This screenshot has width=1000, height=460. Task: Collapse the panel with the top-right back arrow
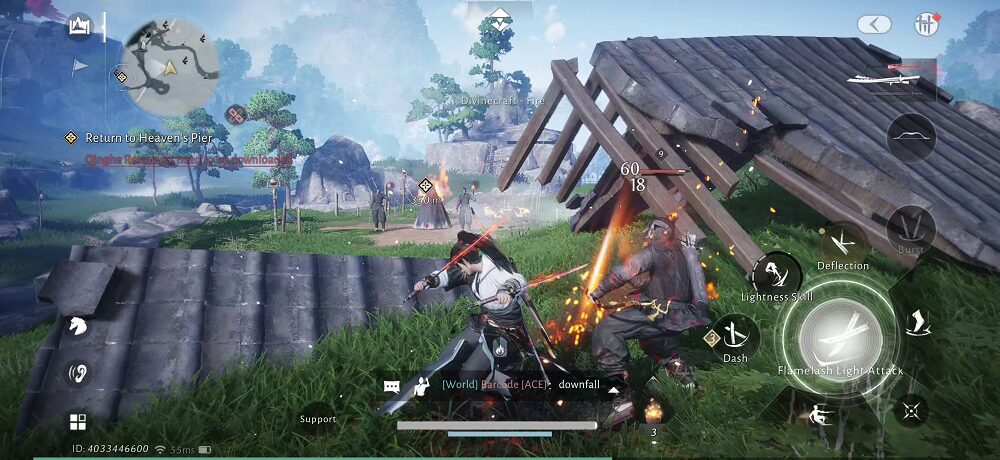pos(874,25)
